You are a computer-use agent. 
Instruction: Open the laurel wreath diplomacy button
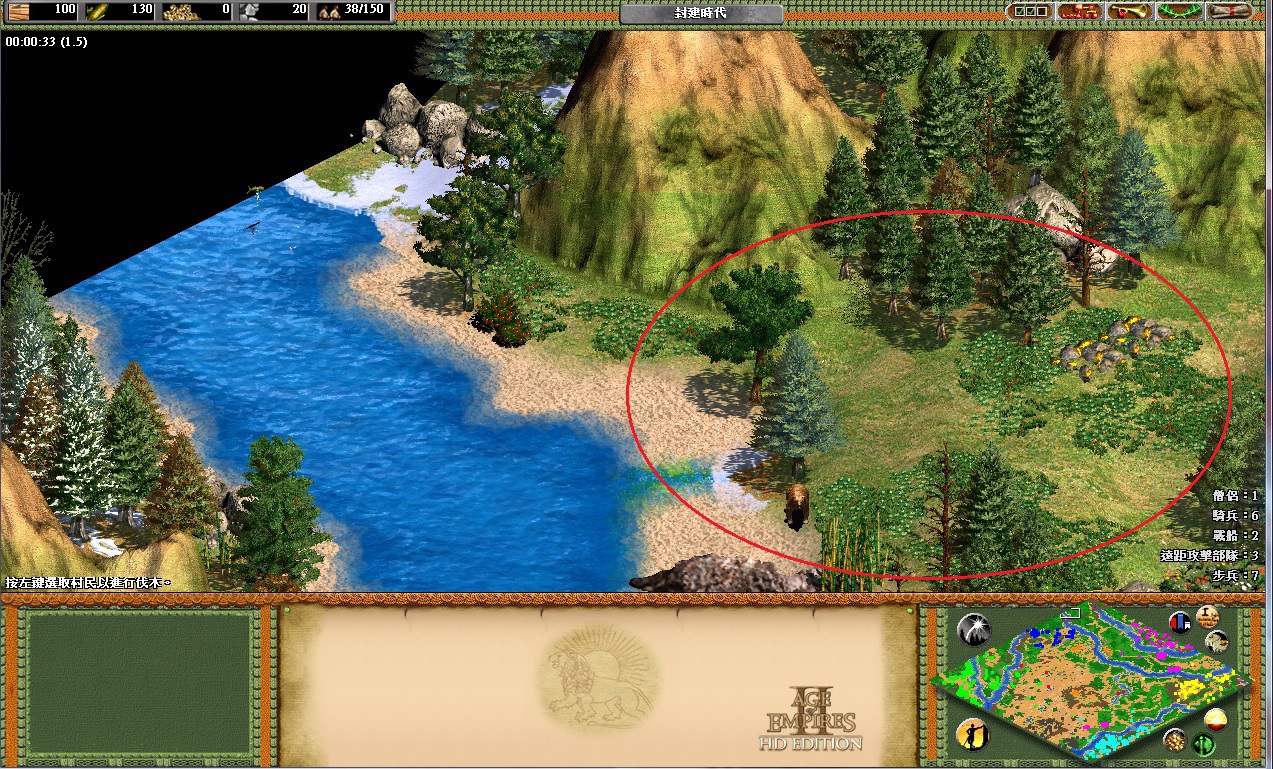click(1180, 11)
